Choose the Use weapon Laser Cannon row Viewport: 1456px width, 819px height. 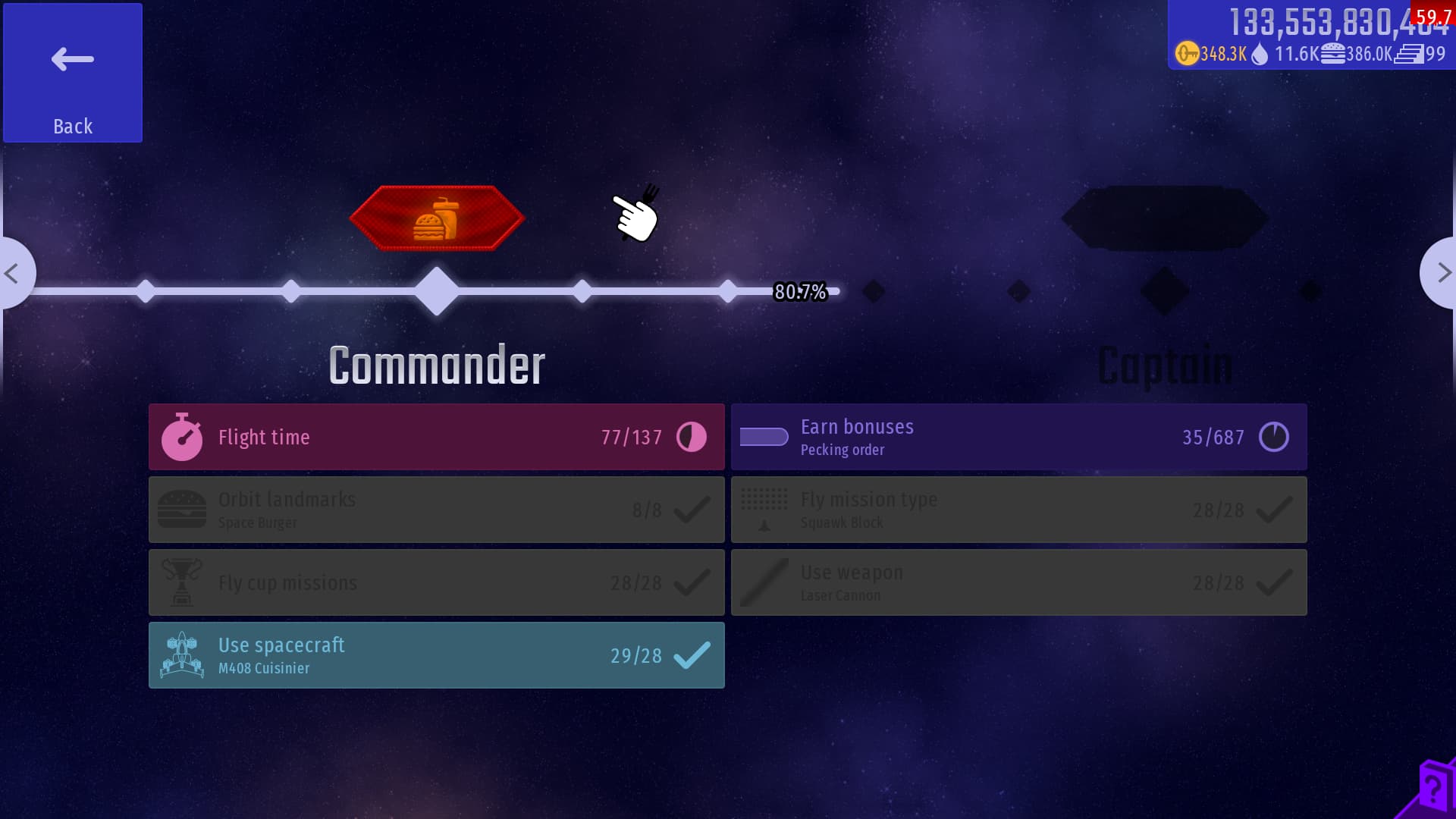click(1018, 582)
